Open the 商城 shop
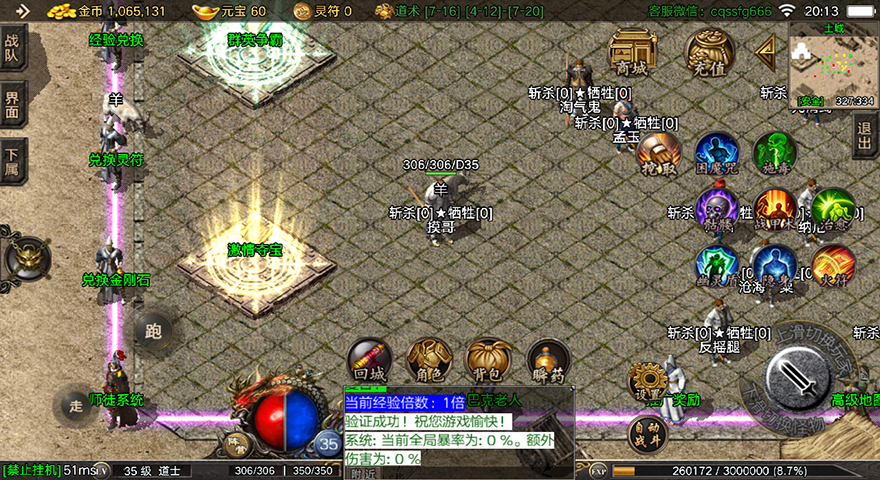The image size is (880, 480). point(632,51)
